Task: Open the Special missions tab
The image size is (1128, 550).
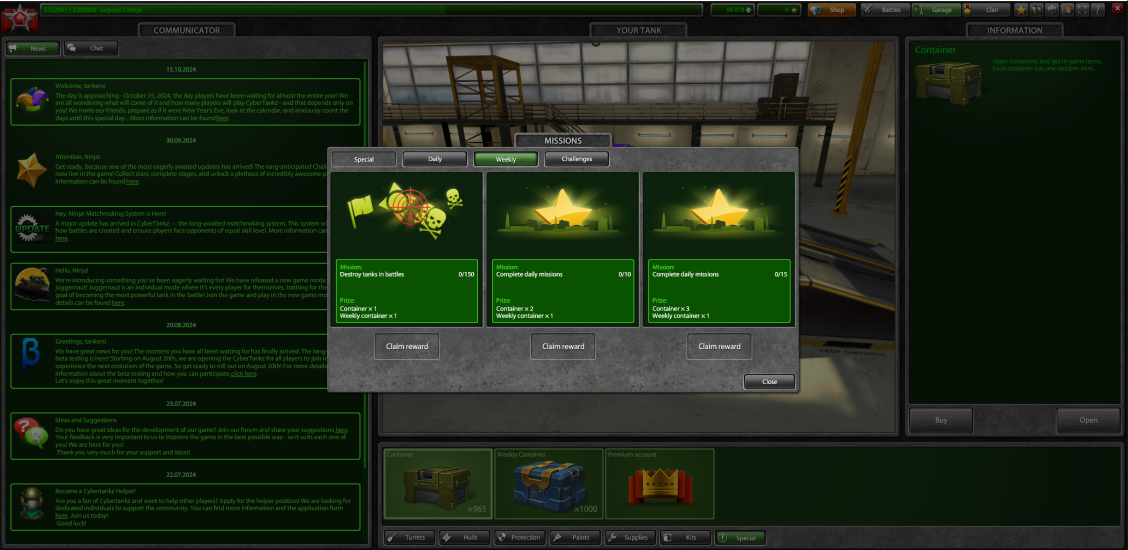Action: (363, 159)
